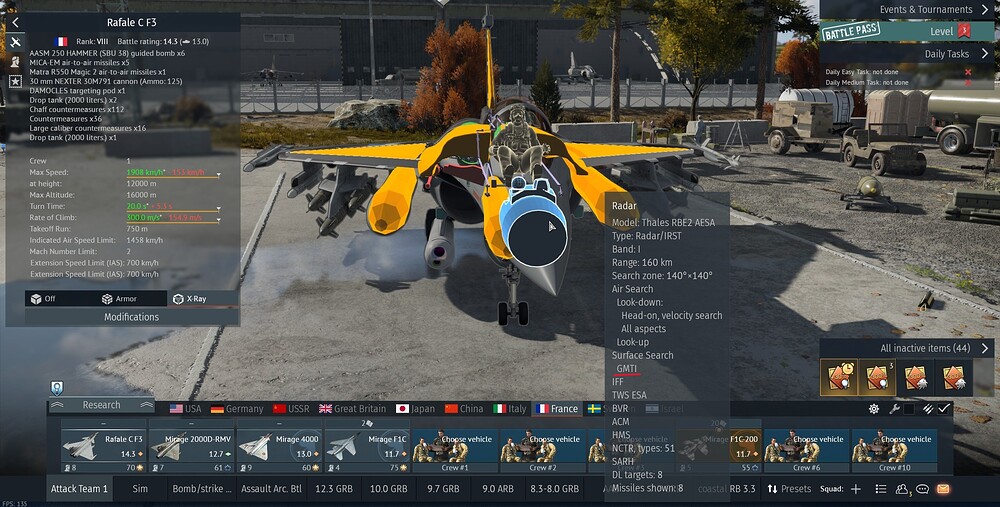The image size is (1000, 507).
Task: Open the Research tree
Action: [x=101, y=405]
